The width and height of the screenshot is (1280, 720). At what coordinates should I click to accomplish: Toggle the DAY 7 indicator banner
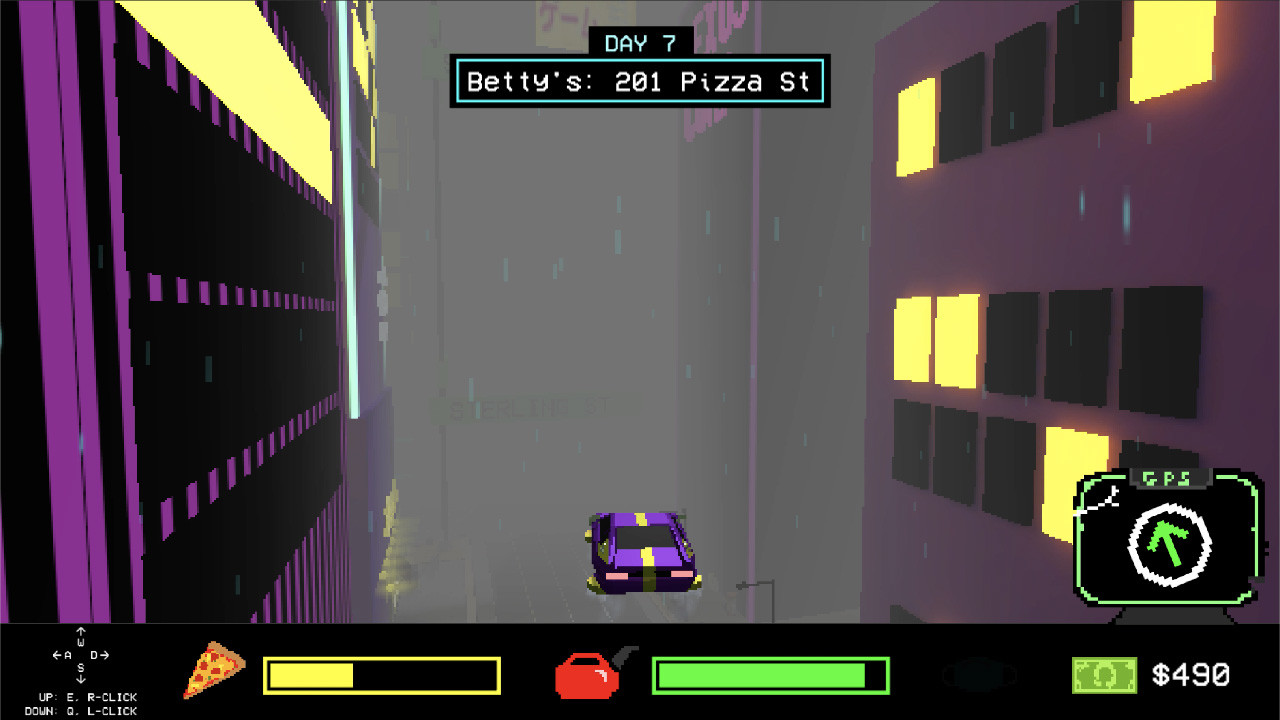tap(641, 41)
